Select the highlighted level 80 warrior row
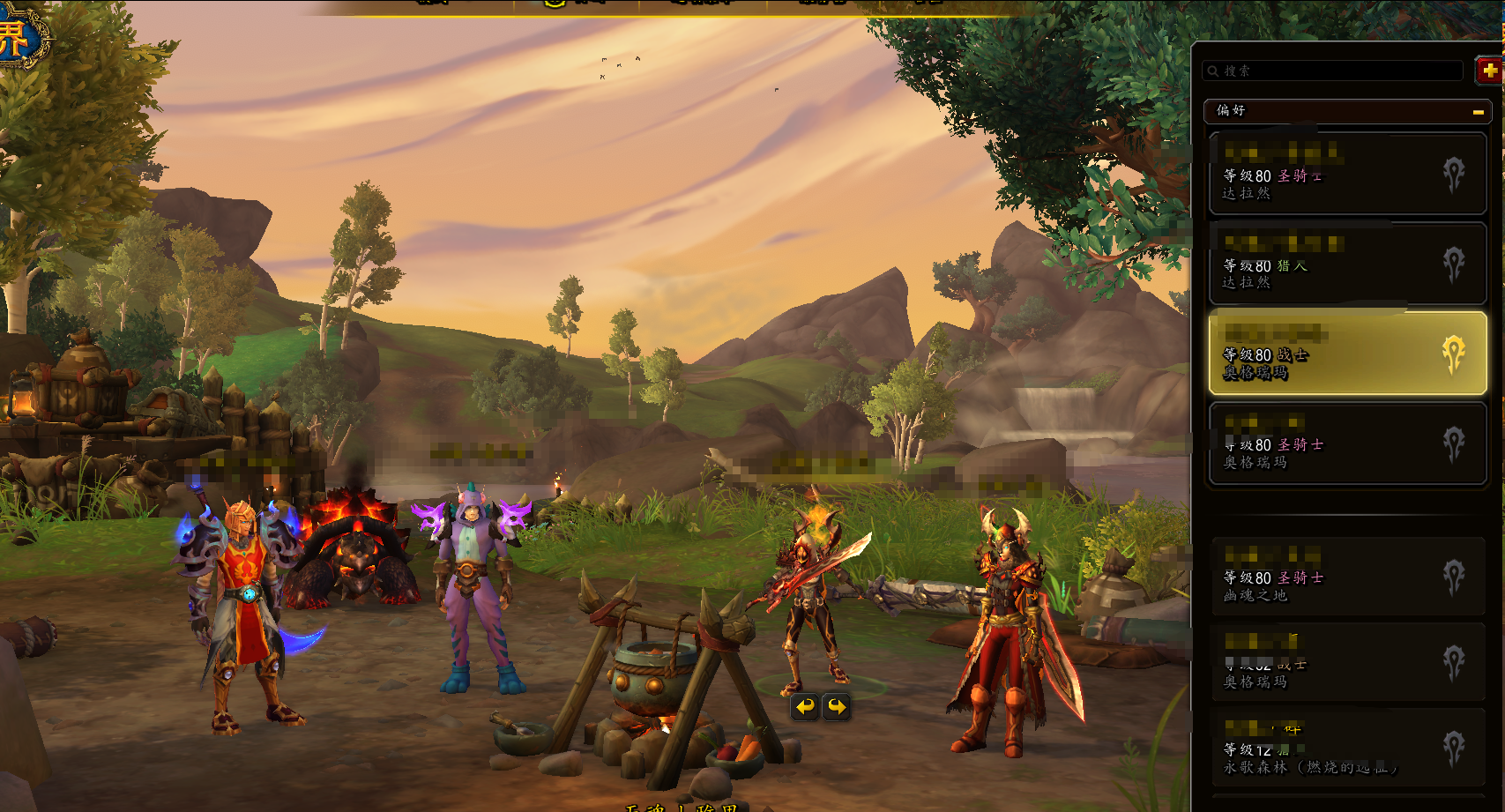This screenshot has height=812, width=1505. tap(1347, 354)
